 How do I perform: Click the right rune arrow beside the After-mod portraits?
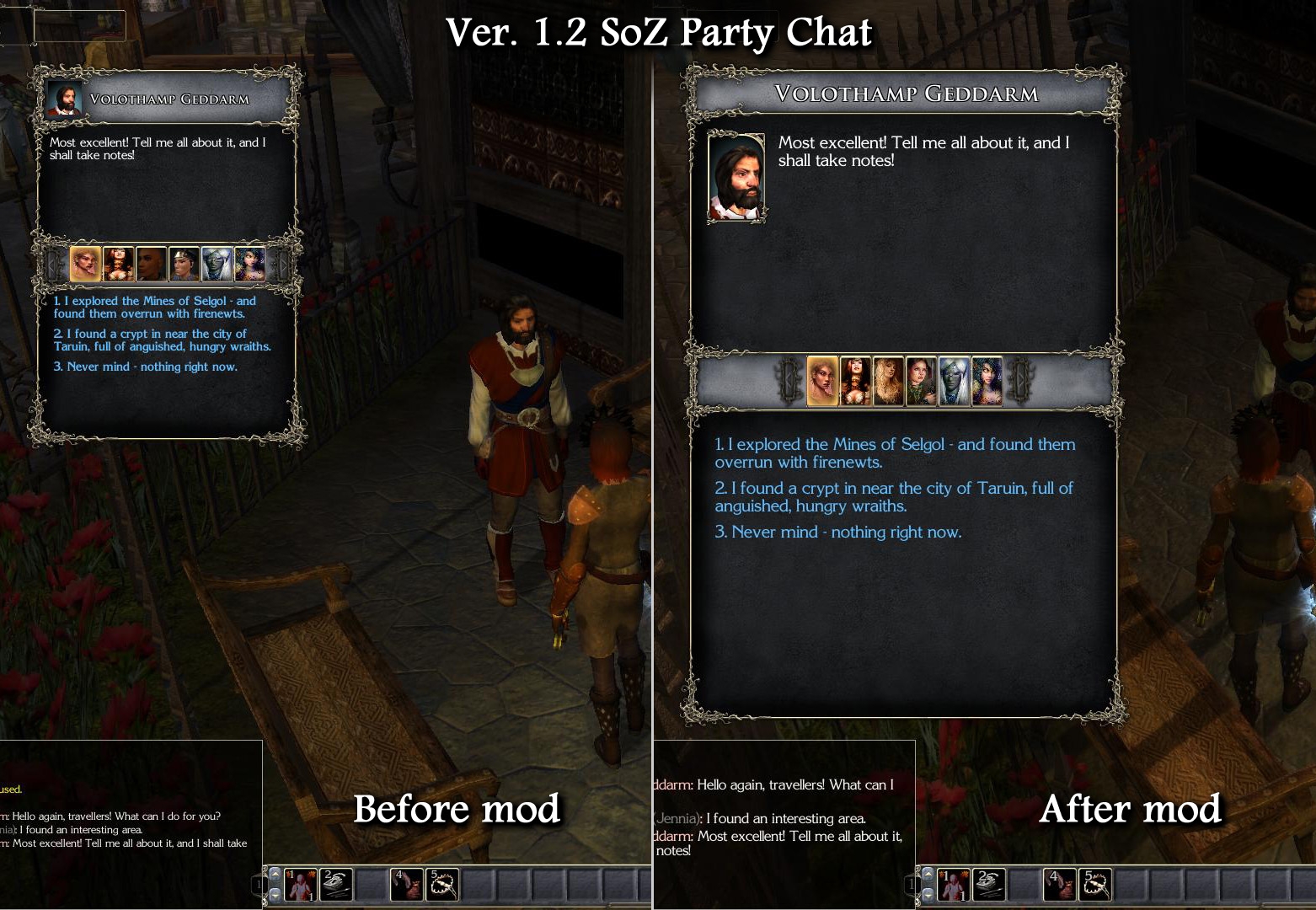pyautogui.click(x=1020, y=382)
